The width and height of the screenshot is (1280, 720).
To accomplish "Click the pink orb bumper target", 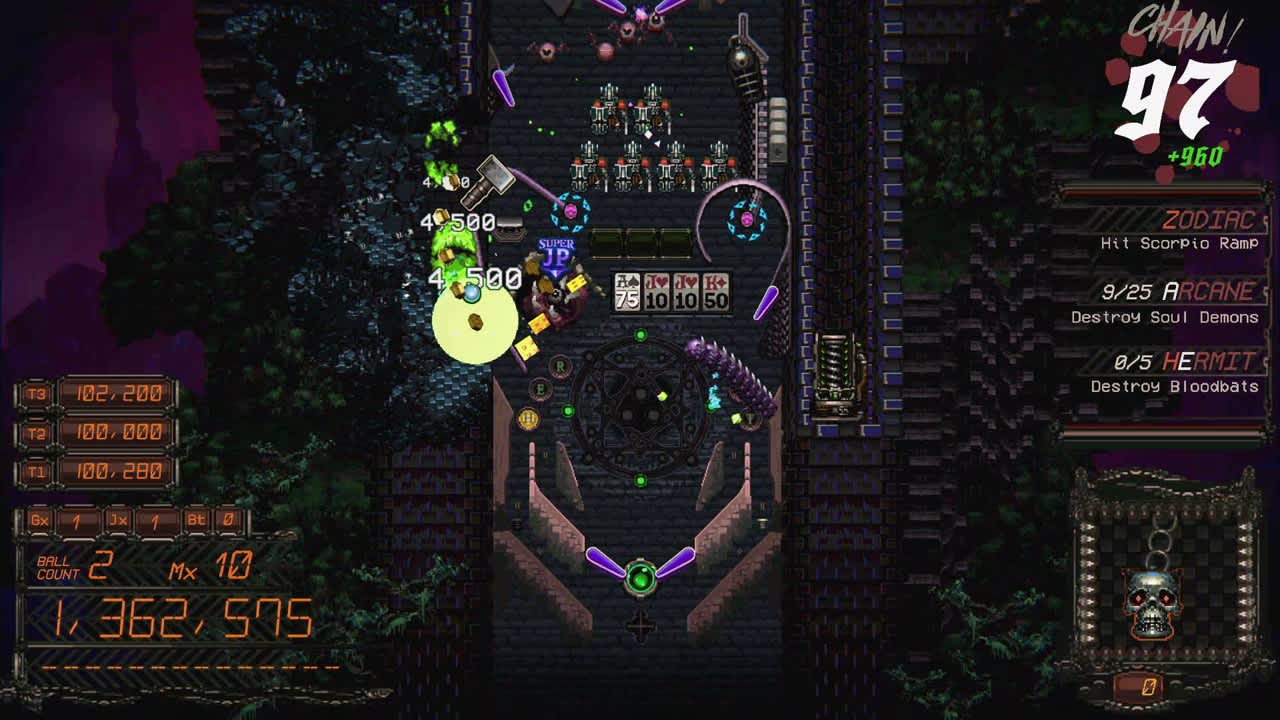I will tap(572, 211).
